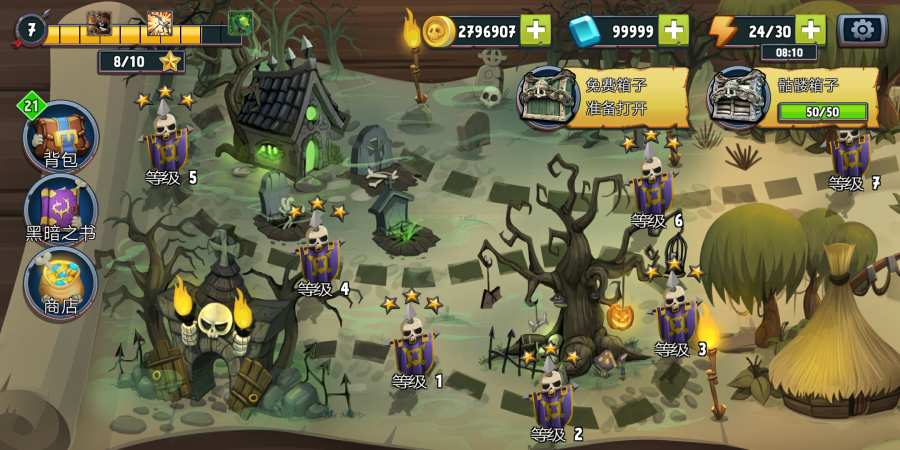Add more gold coins with plus button
This screenshot has width=900, height=450.
(x=536, y=30)
